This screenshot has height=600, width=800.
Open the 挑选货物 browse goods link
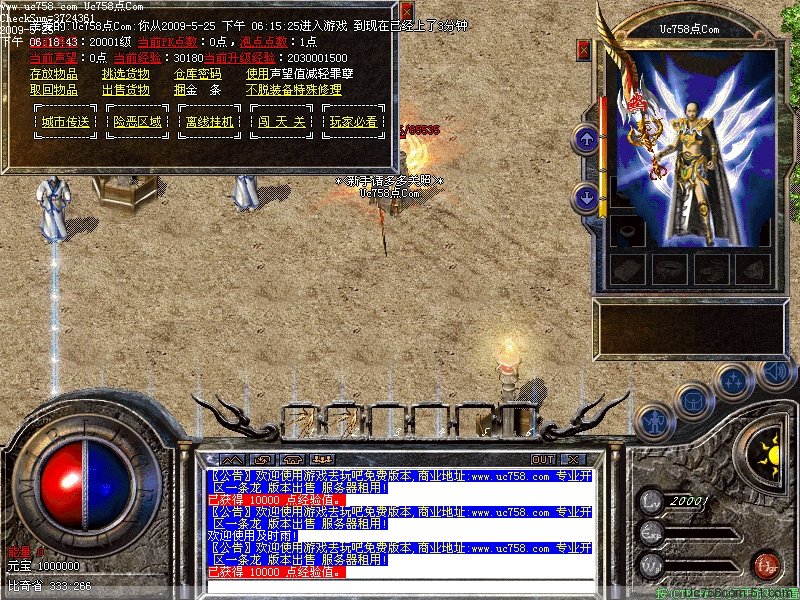coord(126,74)
